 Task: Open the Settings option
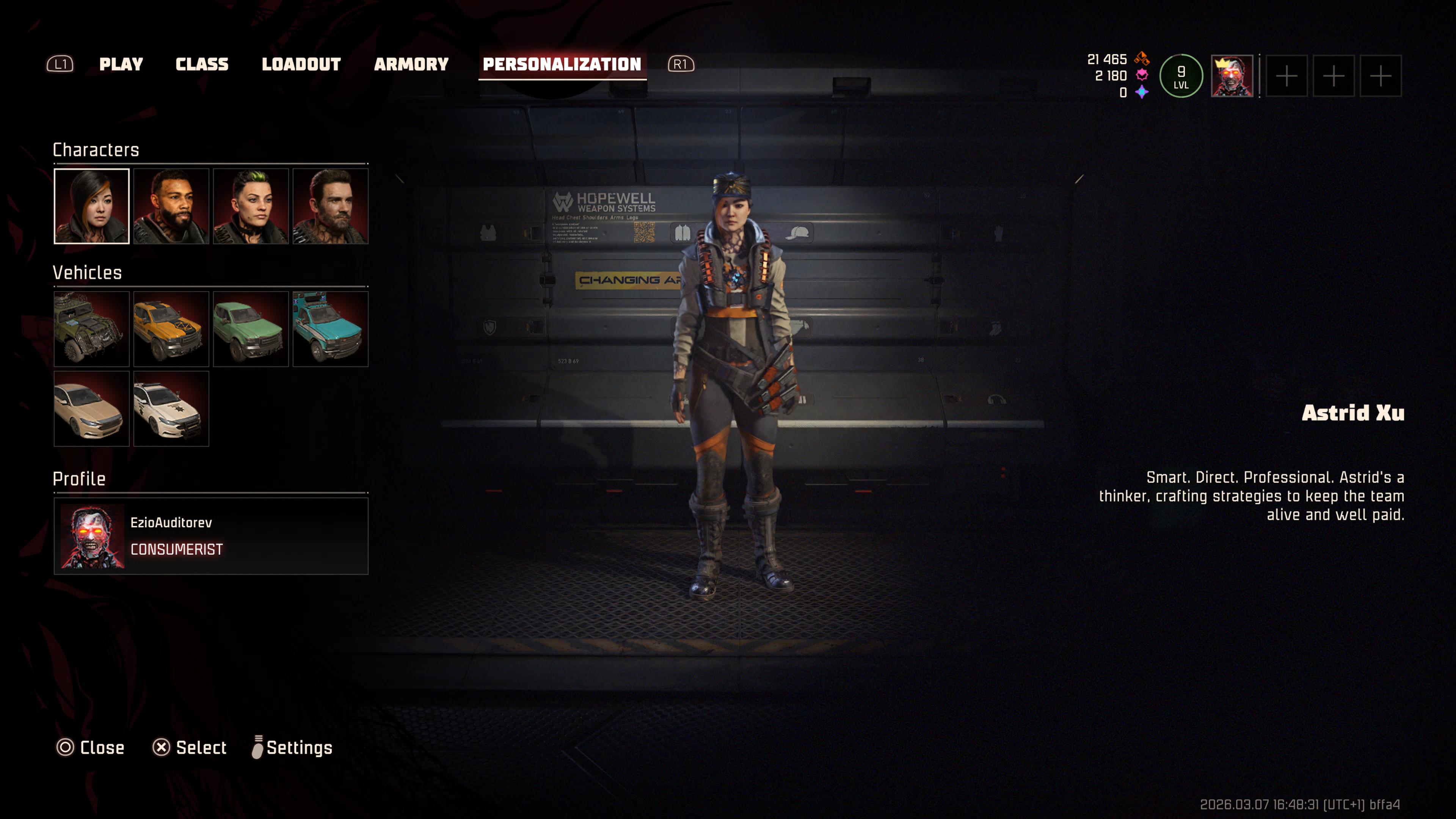[292, 747]
